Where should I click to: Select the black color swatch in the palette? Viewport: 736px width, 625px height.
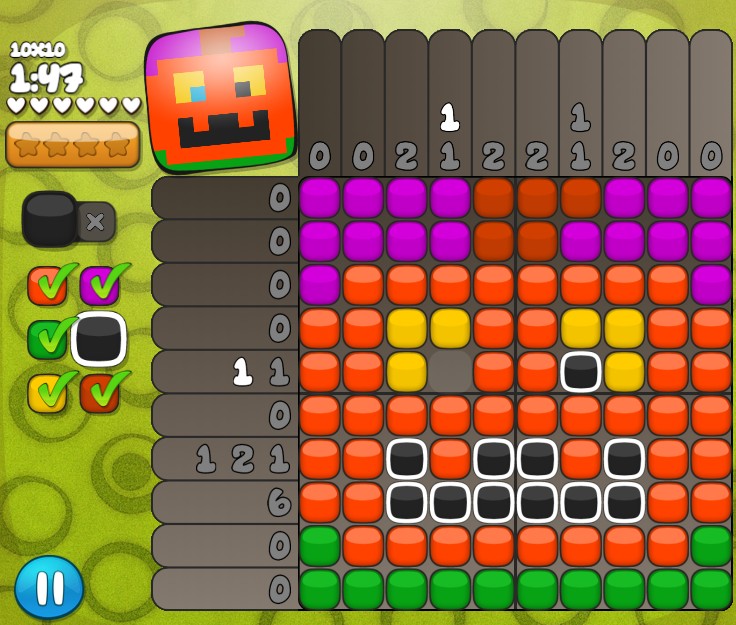(x=99, y=340)
